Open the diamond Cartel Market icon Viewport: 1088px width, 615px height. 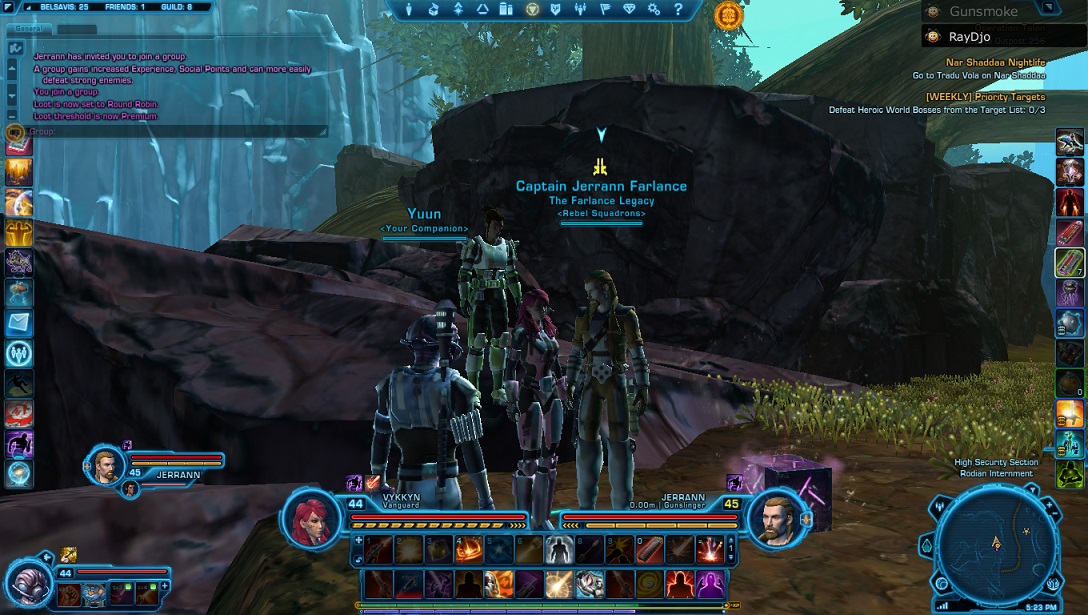[629, 9]
